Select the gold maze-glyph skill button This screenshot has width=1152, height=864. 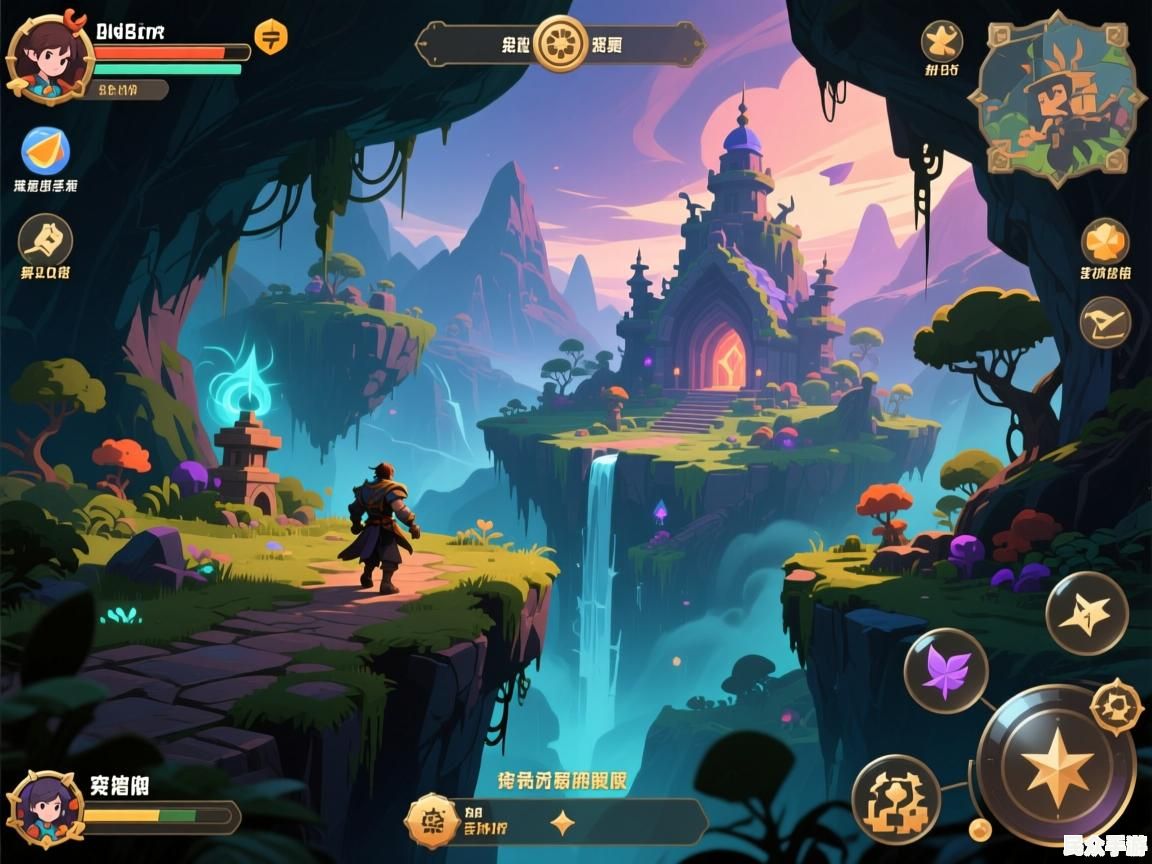(896, 799)
